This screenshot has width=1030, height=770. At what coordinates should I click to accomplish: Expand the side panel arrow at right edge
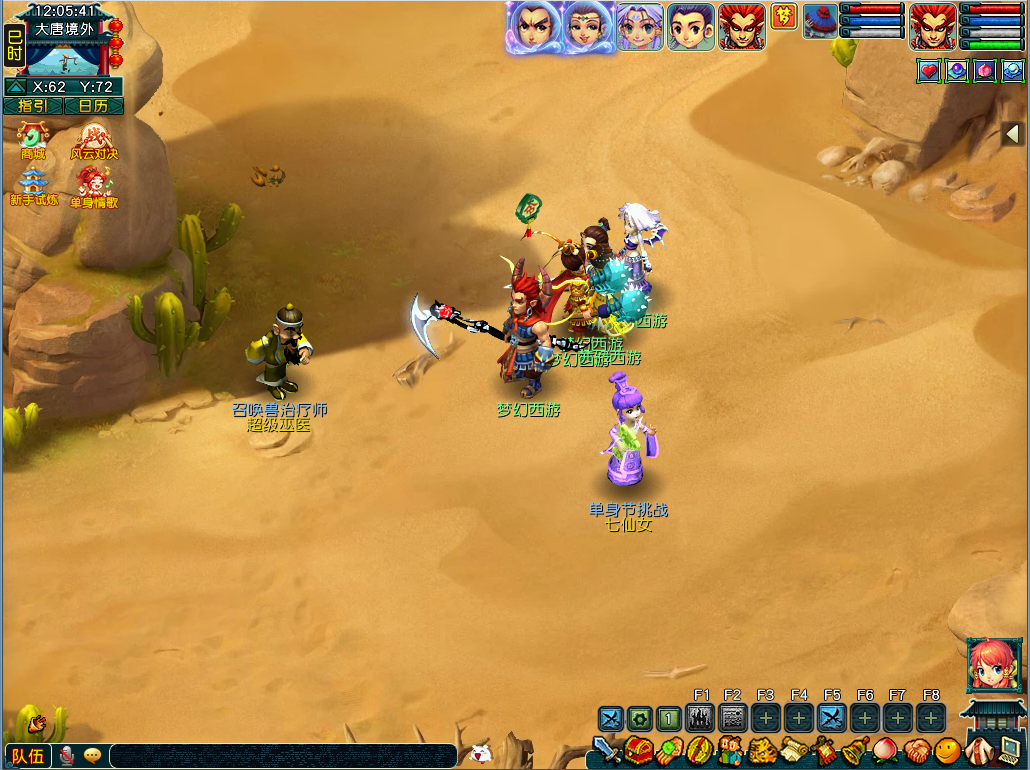pos(1011,134)
